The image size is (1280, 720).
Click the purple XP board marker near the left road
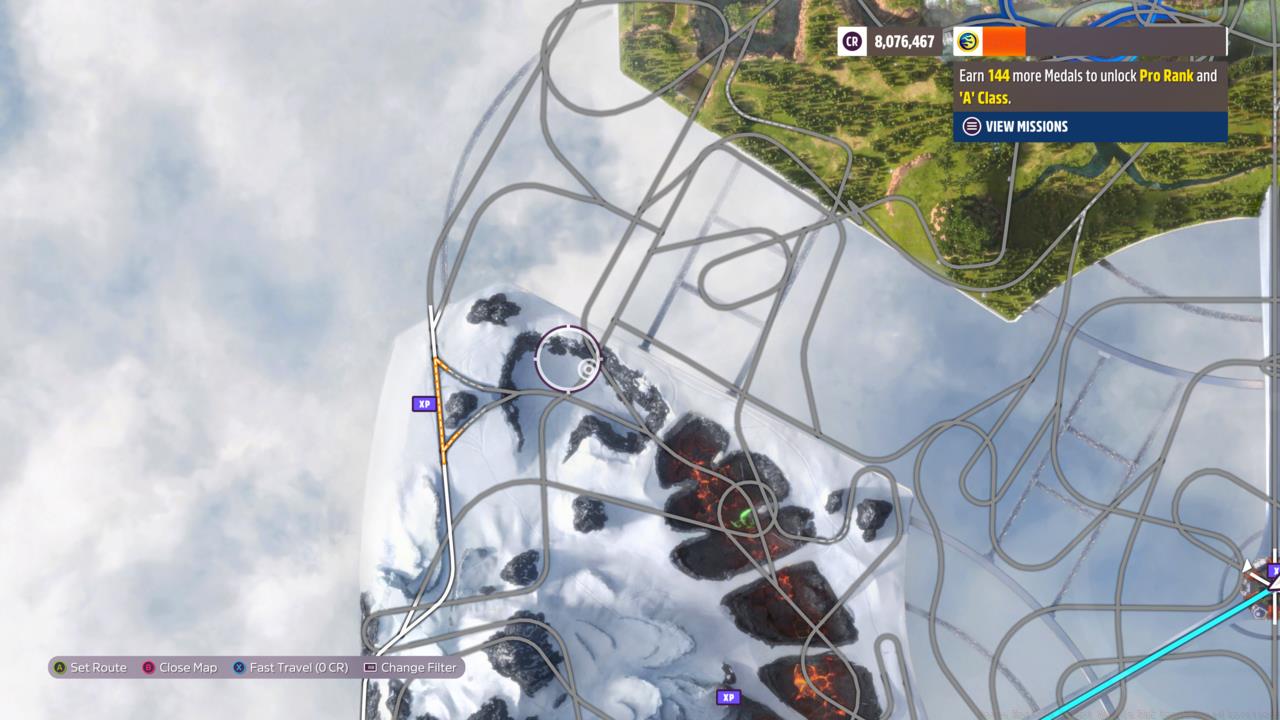(424, 404)
